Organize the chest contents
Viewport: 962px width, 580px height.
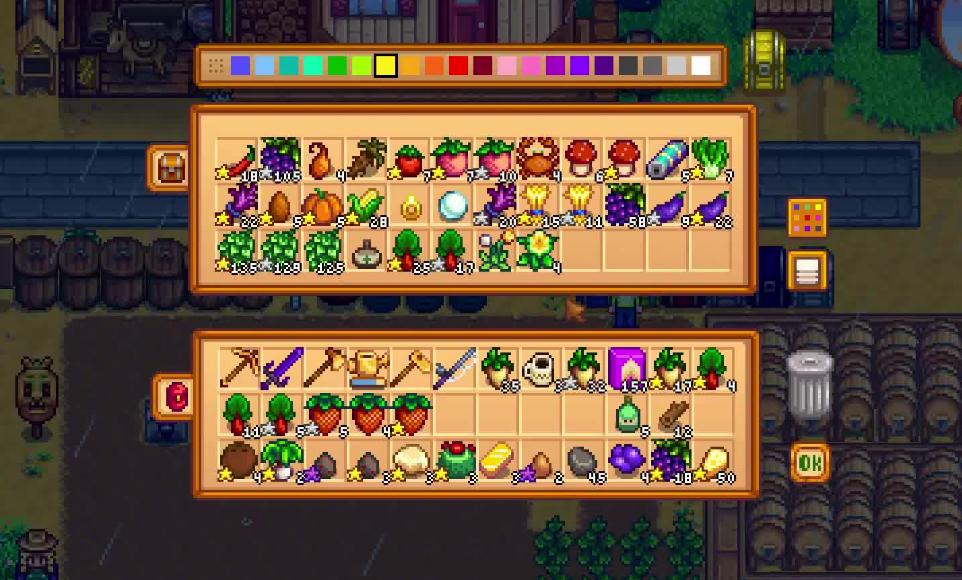[x=807, y=269]
